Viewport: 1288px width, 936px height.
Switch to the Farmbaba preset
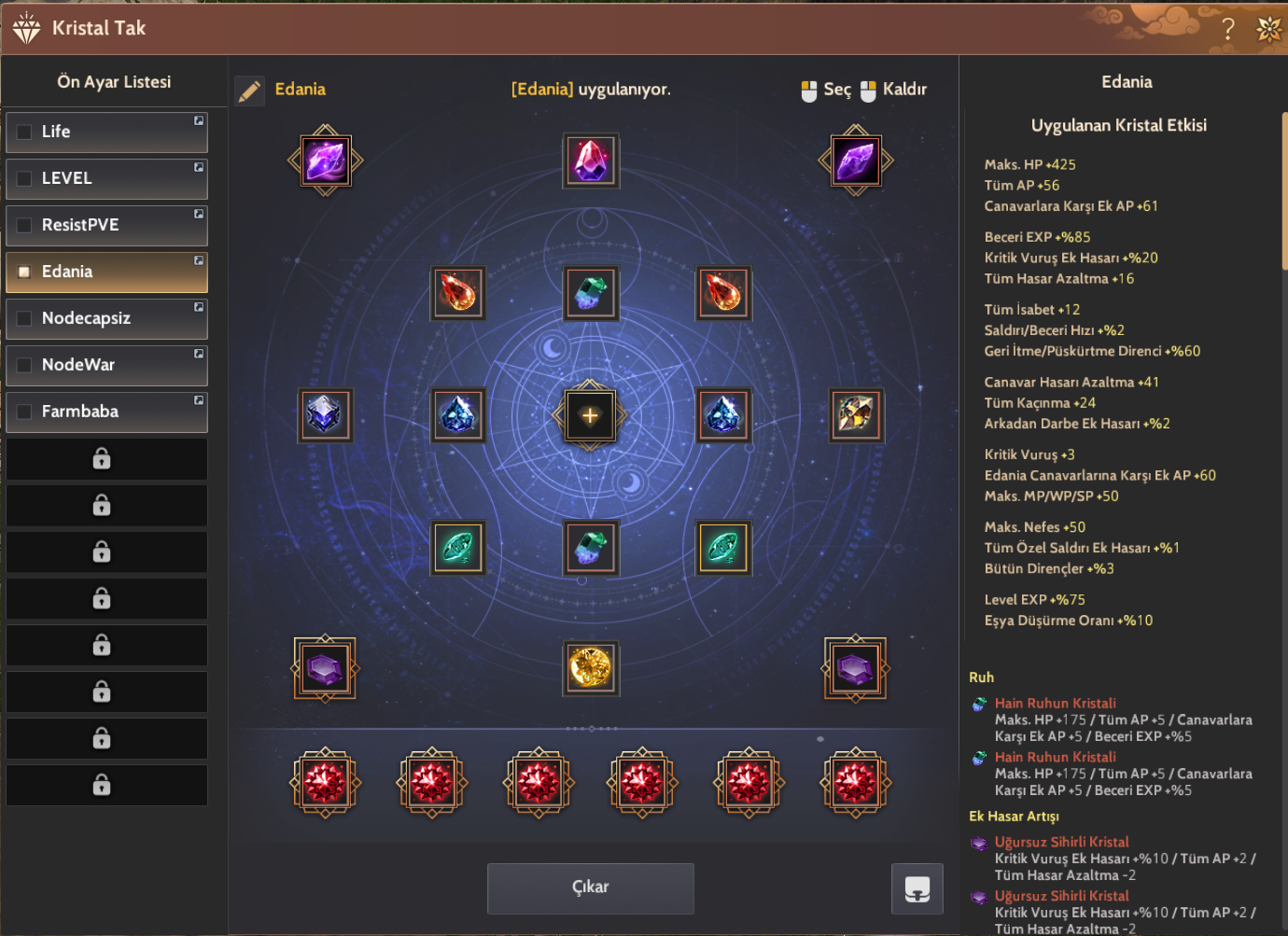[x=106, y=412]
